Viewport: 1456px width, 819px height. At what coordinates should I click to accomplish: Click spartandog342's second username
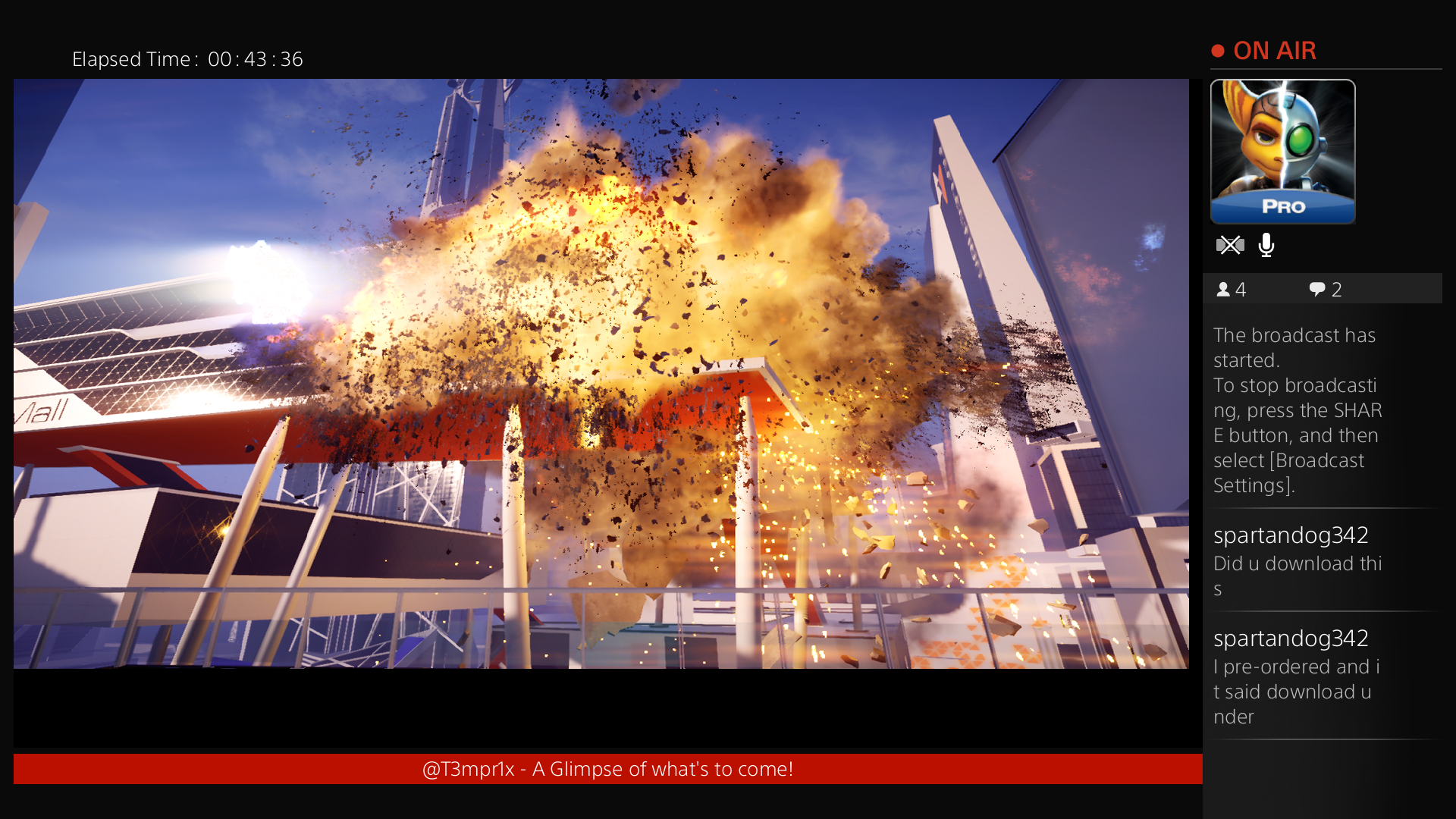point(1291,639)
